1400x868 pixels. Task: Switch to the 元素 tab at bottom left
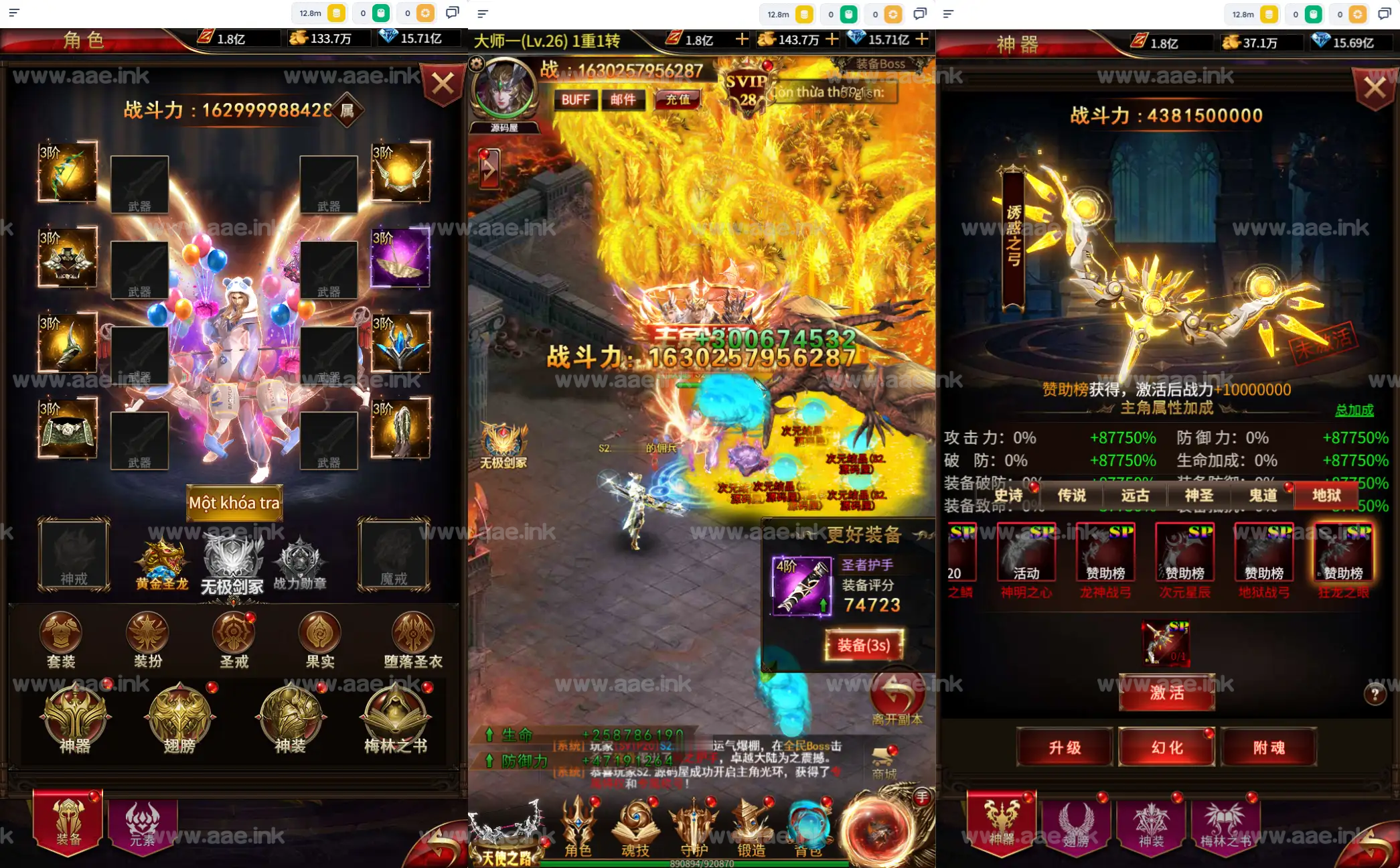click(143, 825)
